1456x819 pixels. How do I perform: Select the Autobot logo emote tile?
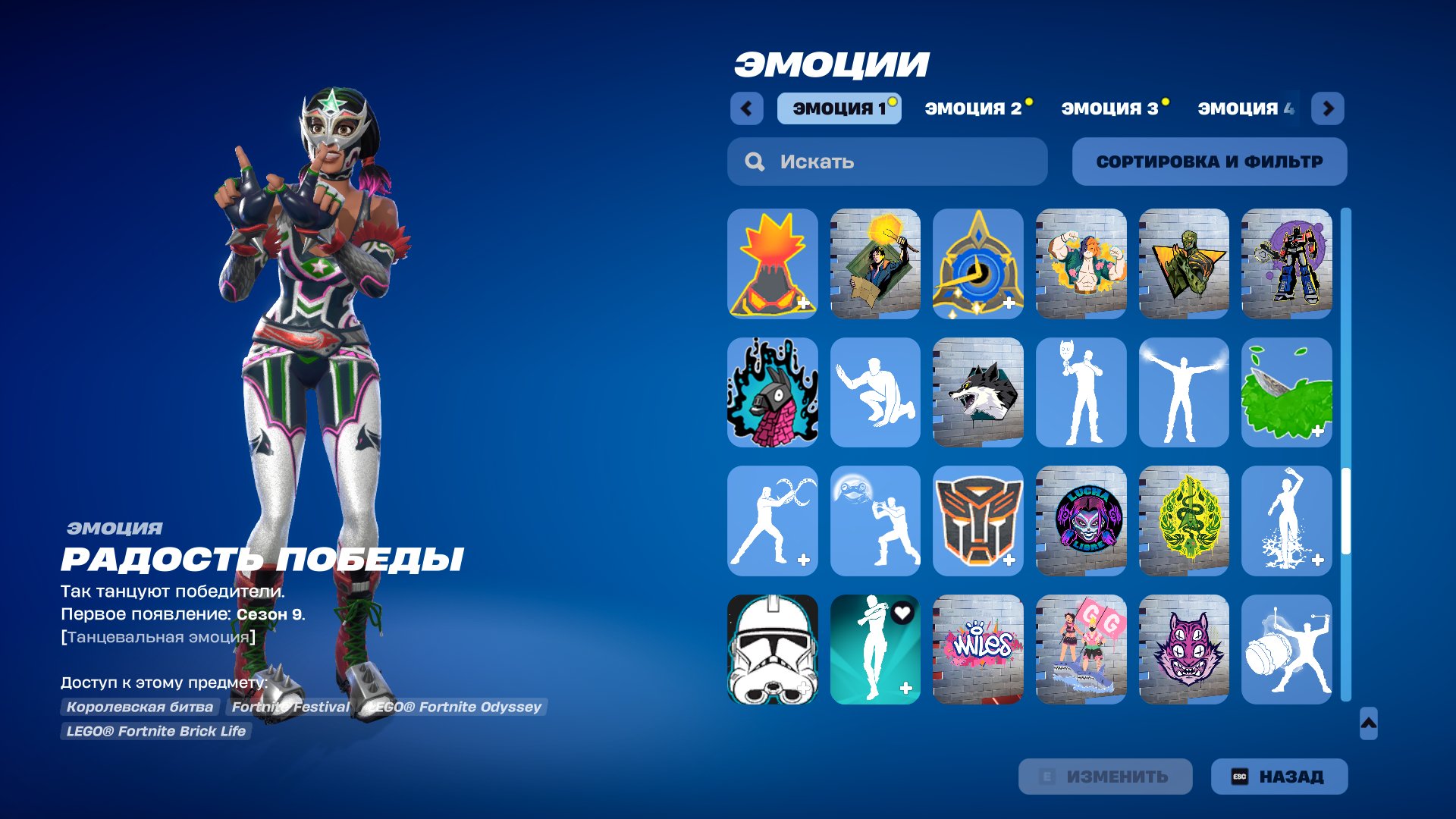click(977, 520)
